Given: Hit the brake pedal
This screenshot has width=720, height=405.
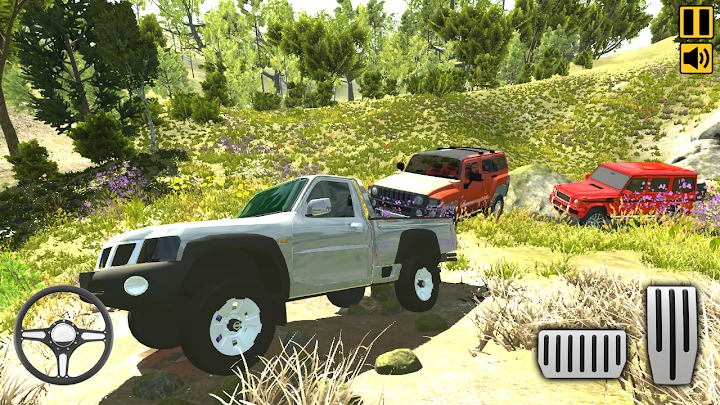Looking at the screenshot, I should (582, 353).
